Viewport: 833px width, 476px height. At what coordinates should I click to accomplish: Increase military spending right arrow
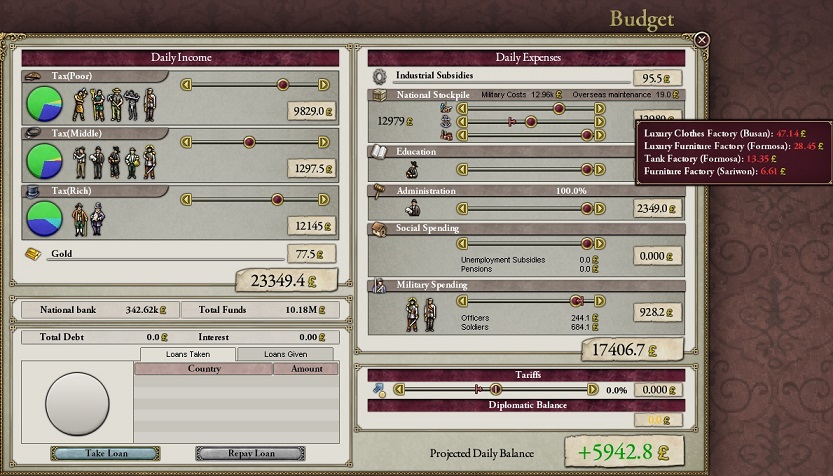(x=600, y=300)
